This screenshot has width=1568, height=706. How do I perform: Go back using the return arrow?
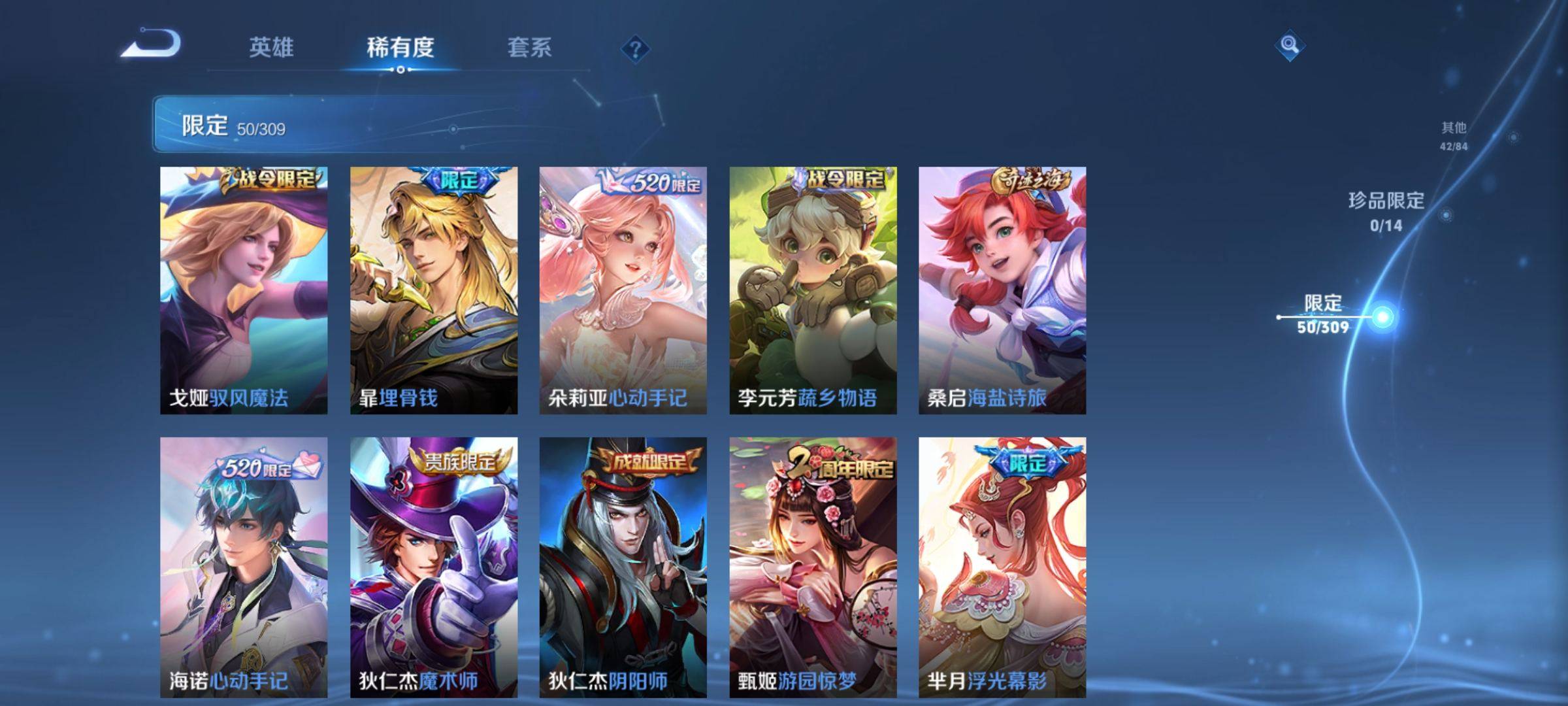152,44
